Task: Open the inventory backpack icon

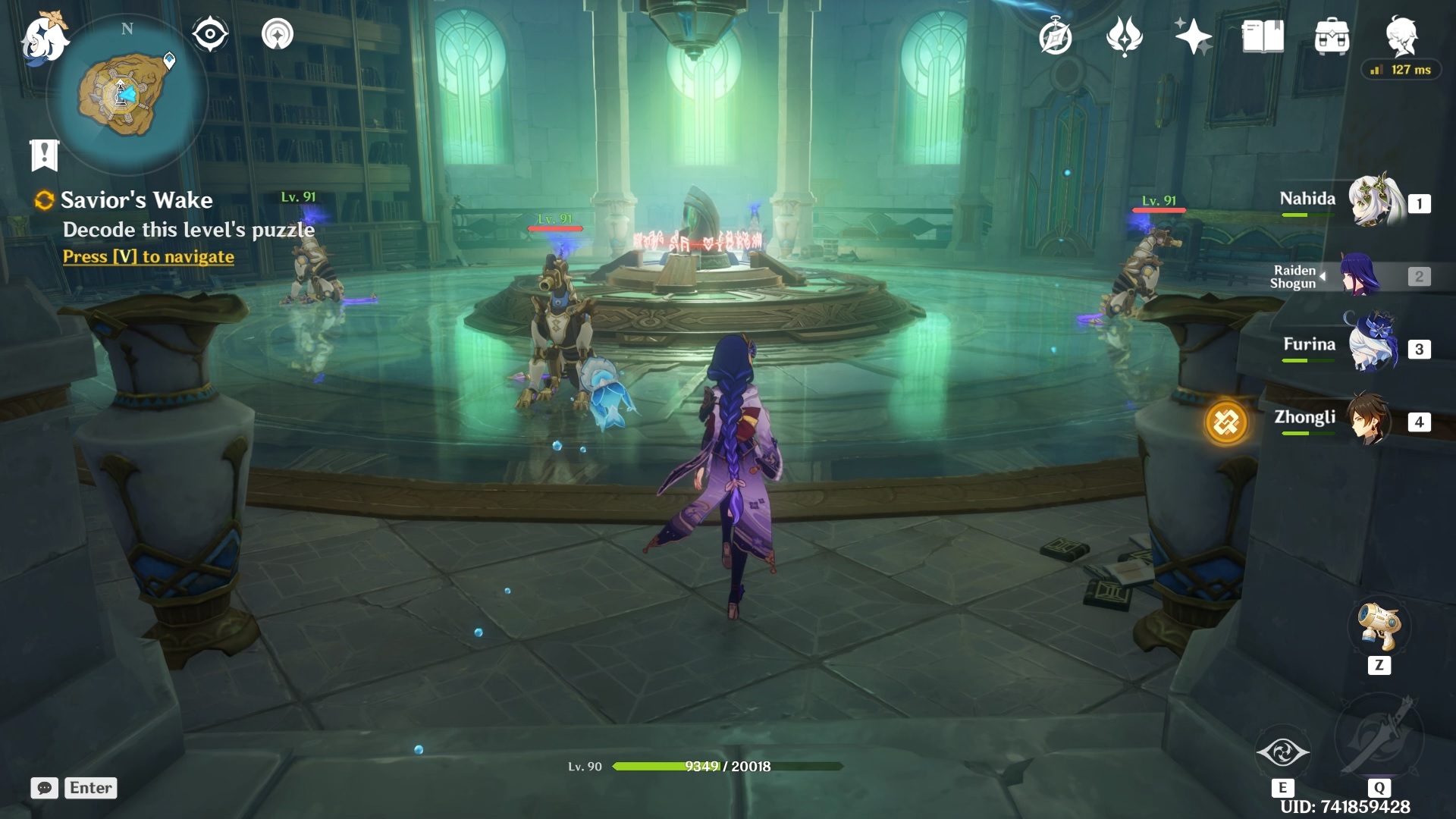Action: [1332, 36]
